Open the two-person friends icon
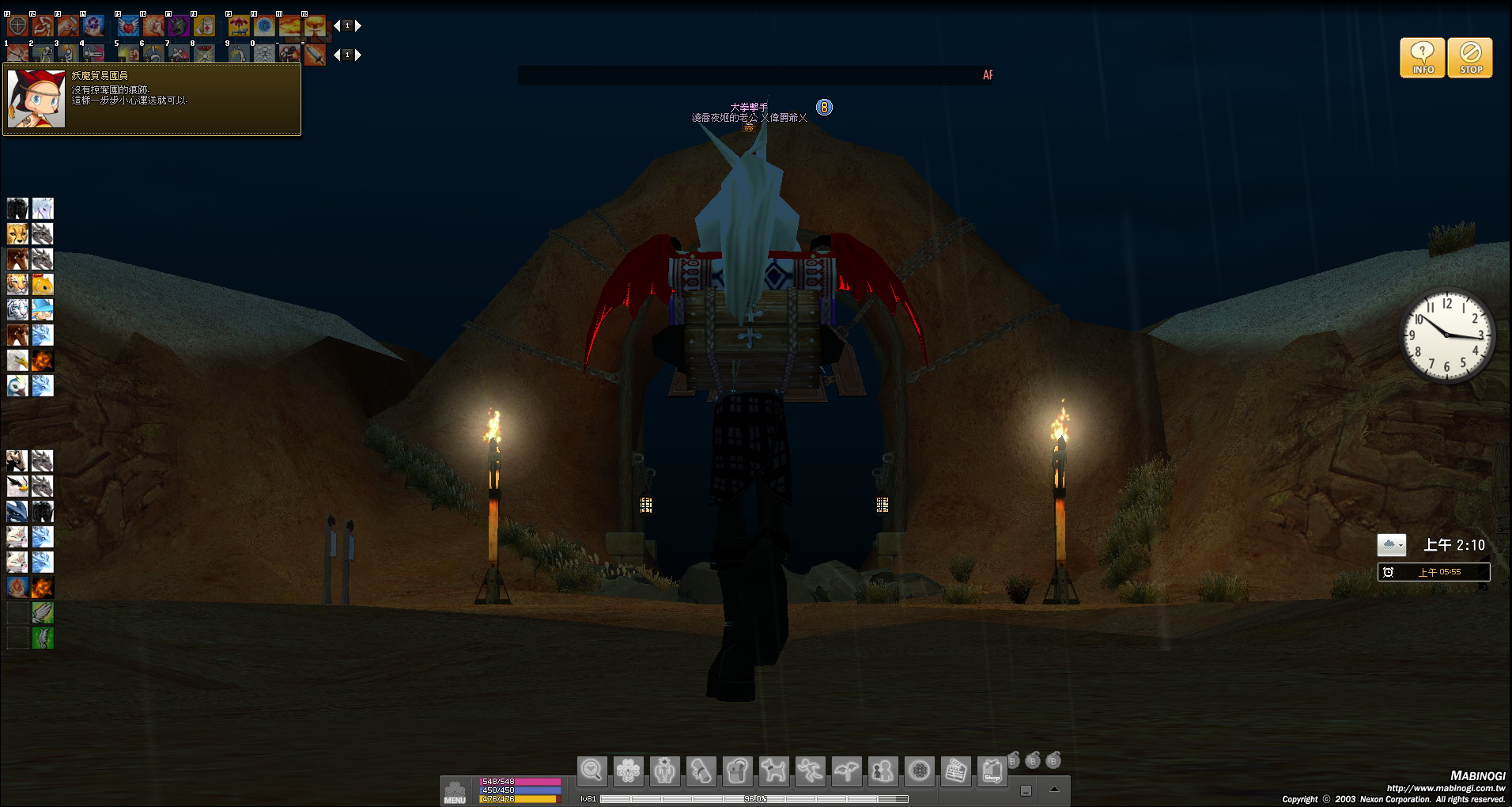This screenshot has width=1512, height=807. tap(883, 771)
